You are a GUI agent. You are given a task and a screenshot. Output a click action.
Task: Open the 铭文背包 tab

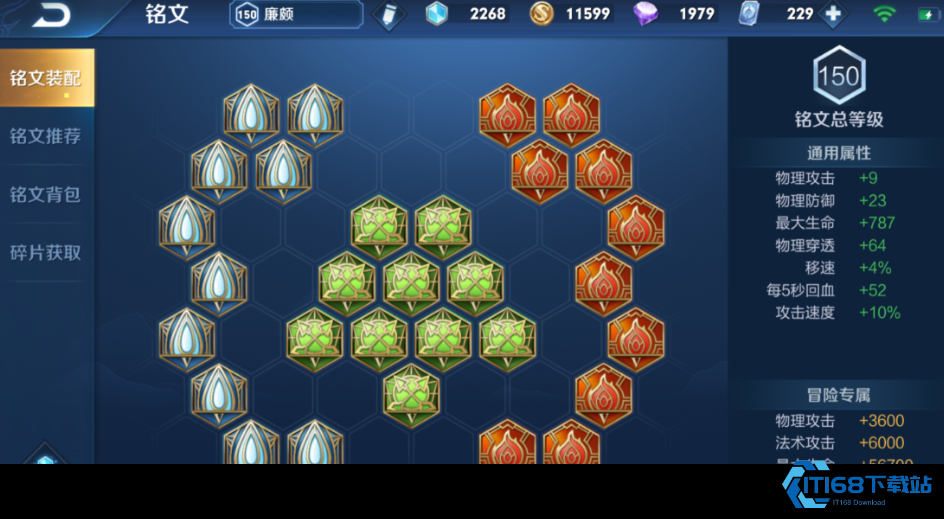pyautogui.click(x=46, y=194)
